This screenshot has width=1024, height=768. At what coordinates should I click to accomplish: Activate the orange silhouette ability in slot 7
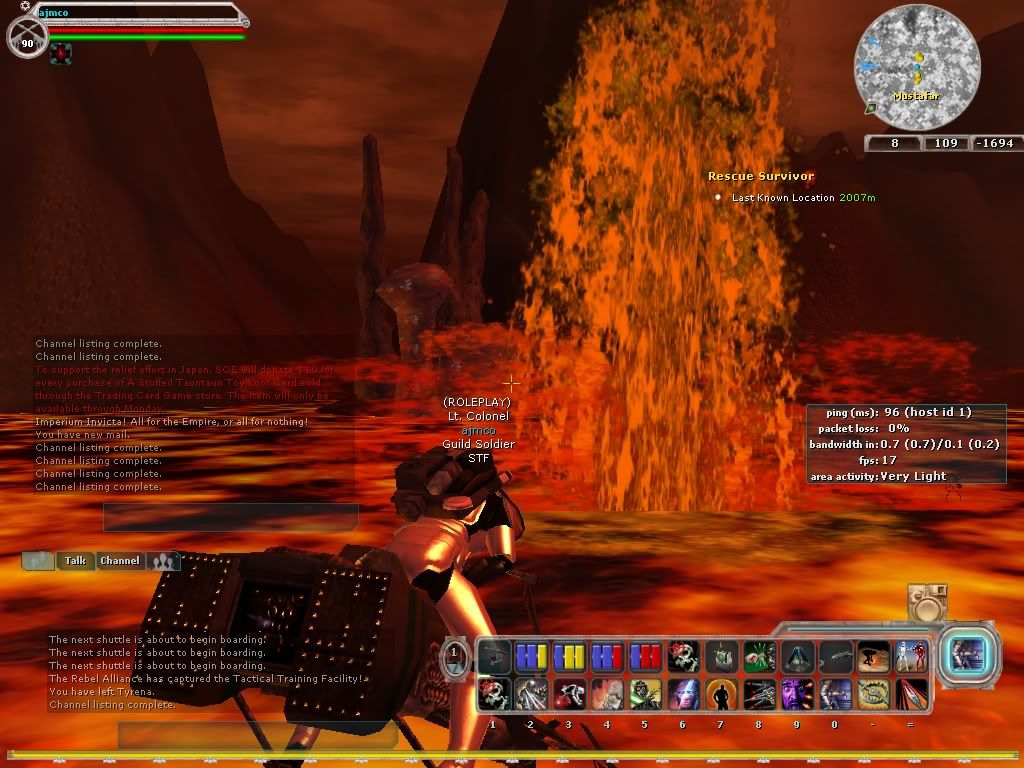[x=721, y=693]
